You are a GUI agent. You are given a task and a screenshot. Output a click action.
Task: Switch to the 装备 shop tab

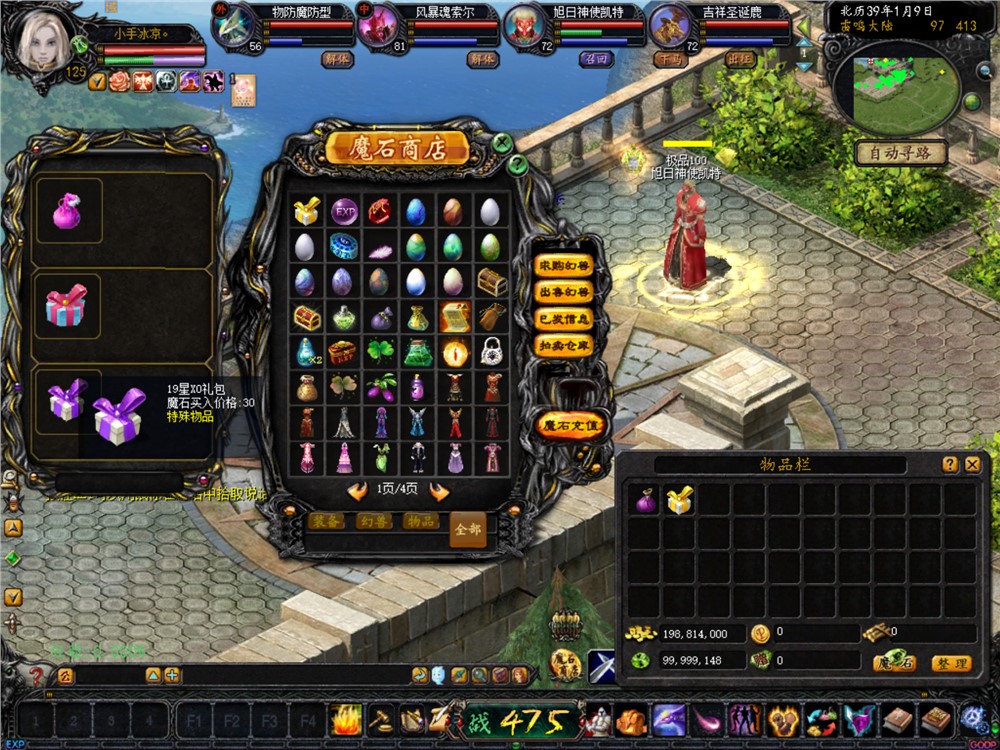tap(328, 522)
